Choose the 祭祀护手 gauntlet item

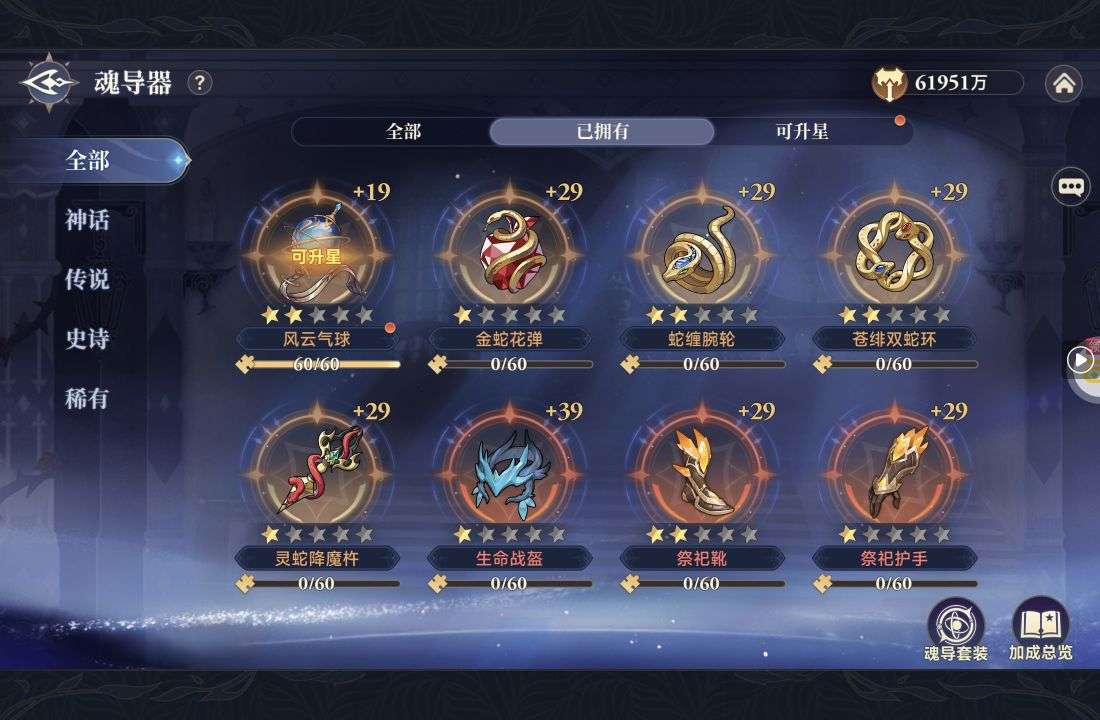pos(894,468)
